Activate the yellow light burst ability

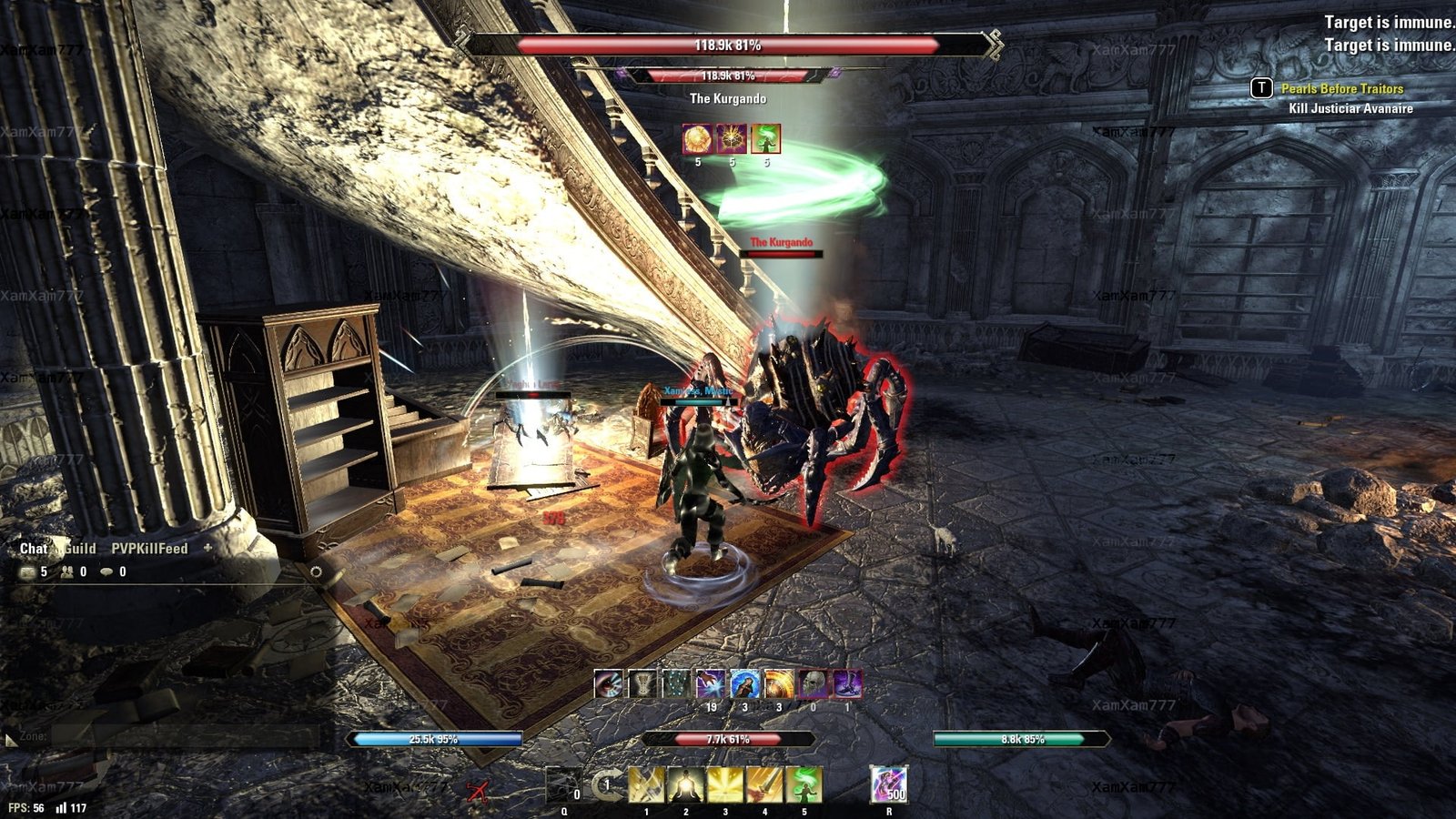[725, 784]
